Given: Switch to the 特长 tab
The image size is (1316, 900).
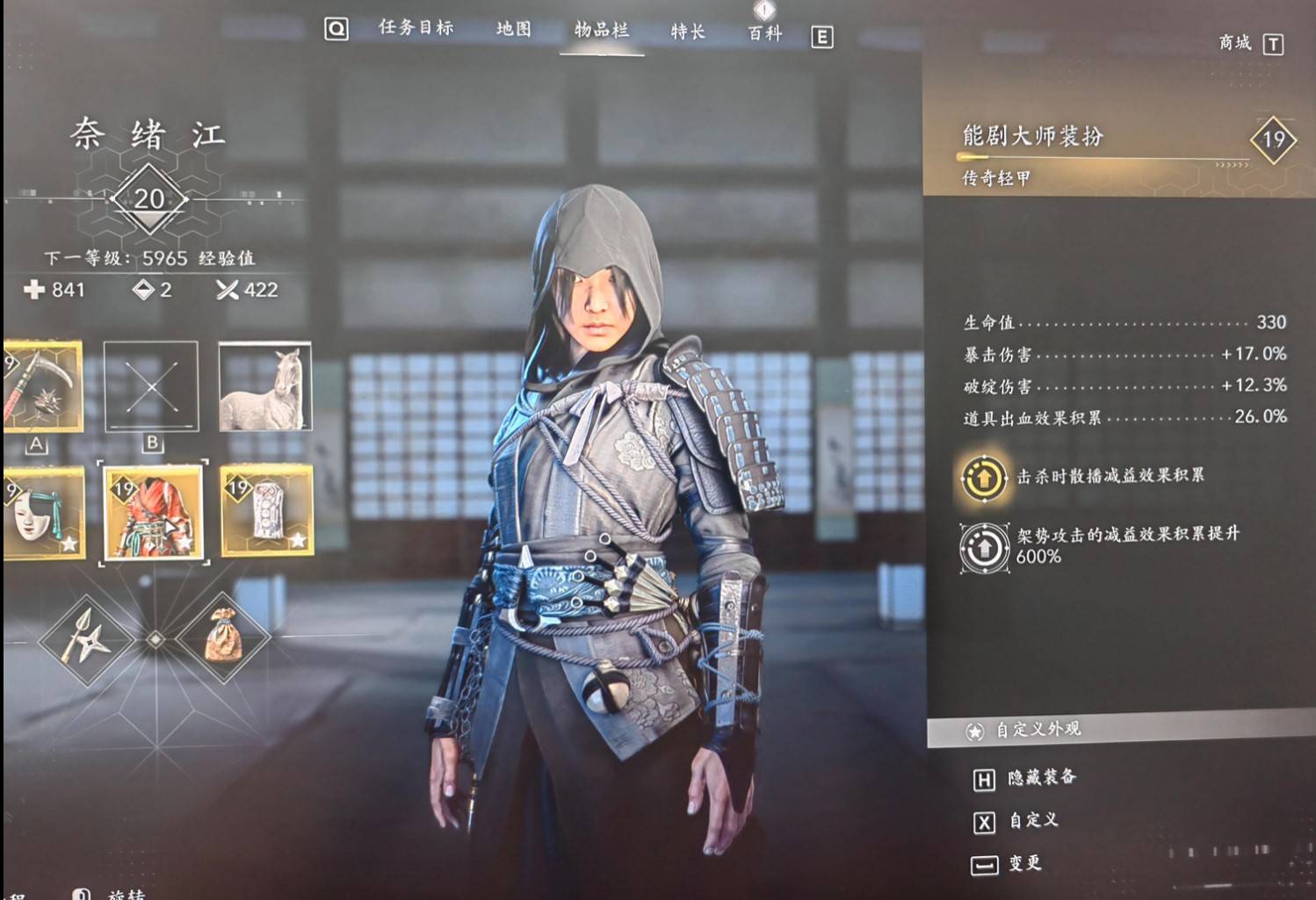Looking at the screenshot, I should tap(686, 29).
